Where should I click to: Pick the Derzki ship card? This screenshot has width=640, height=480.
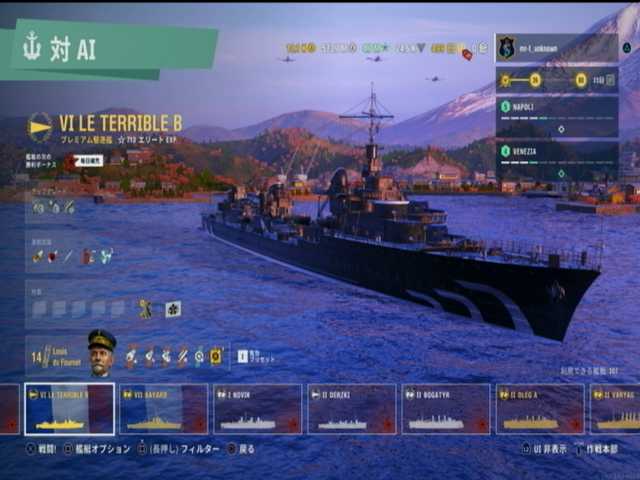pos(352,409)
